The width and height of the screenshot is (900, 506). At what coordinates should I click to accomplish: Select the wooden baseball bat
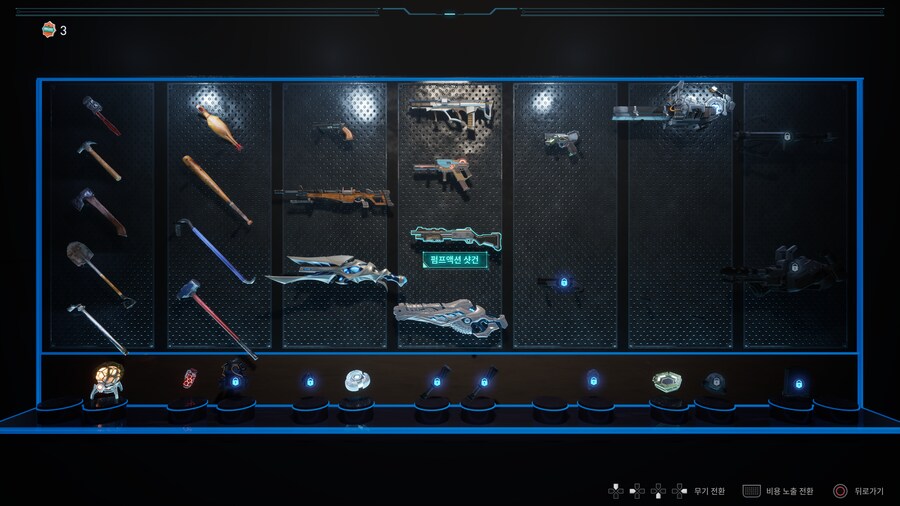point(216,189)
